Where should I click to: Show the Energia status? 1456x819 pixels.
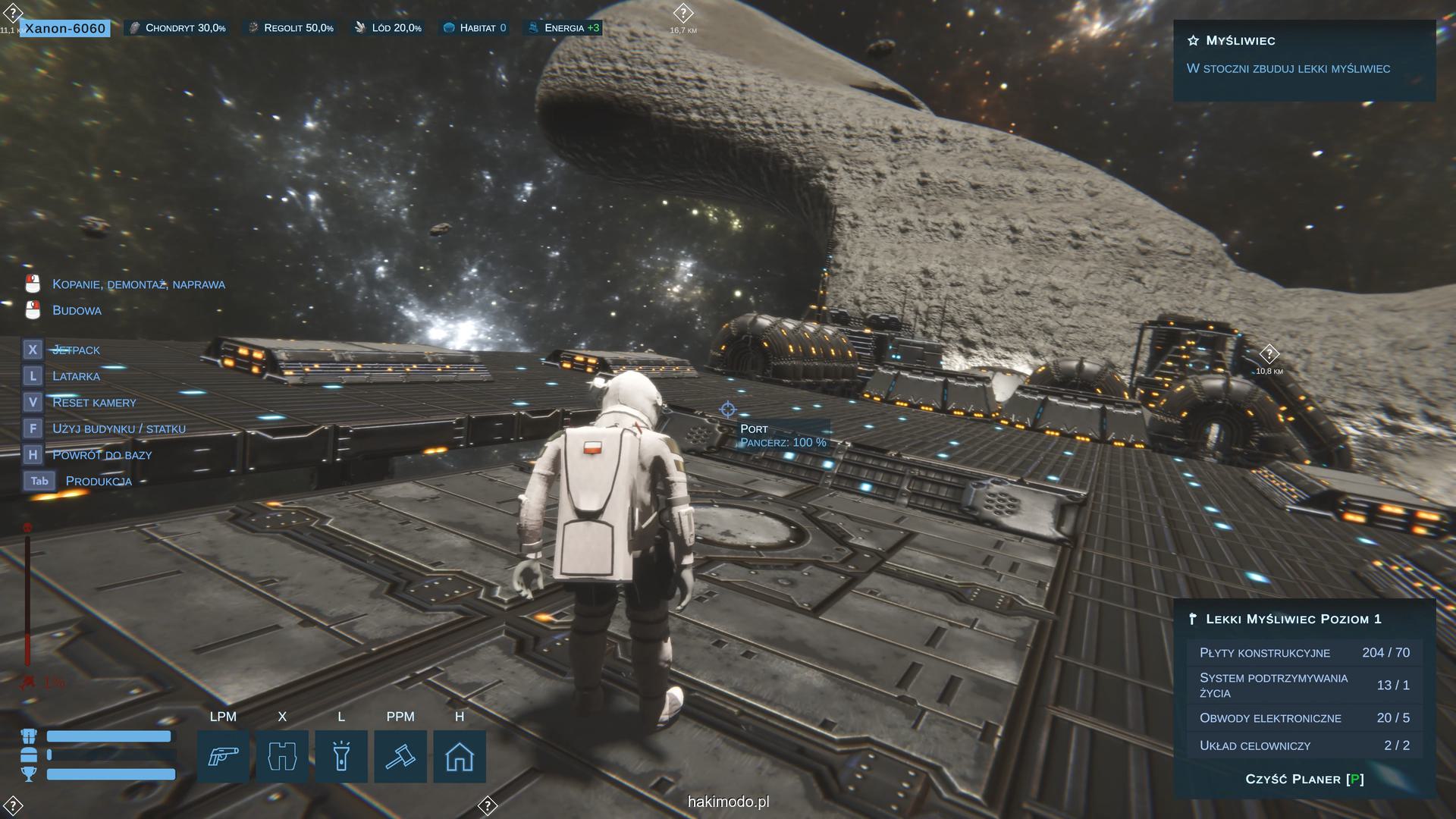(563, 28)
